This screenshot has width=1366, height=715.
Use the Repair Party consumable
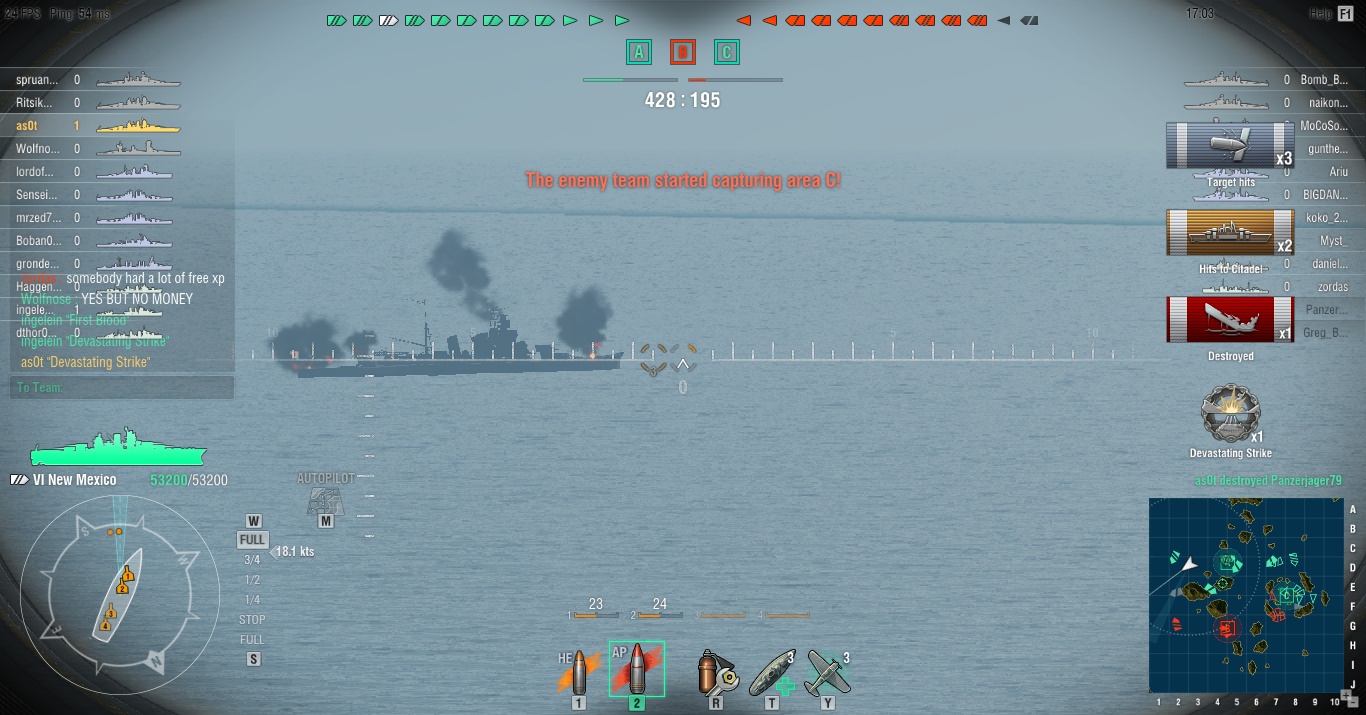point(772,672)
